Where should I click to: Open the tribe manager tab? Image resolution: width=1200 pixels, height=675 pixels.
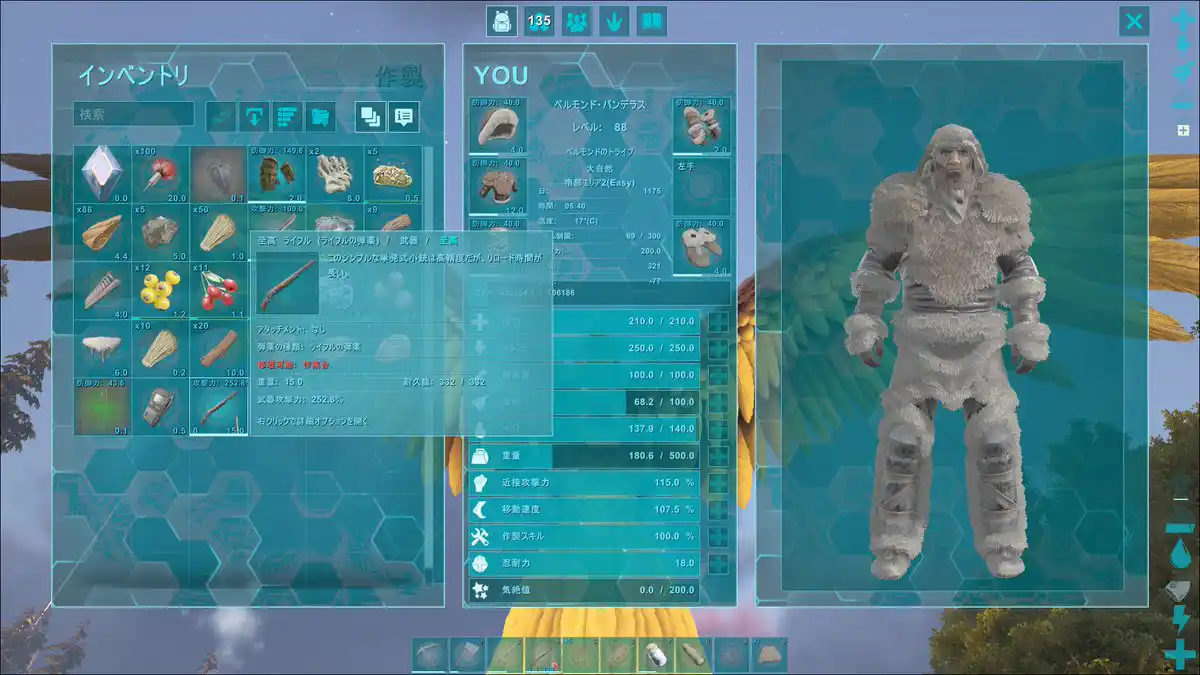pos(577,21)
